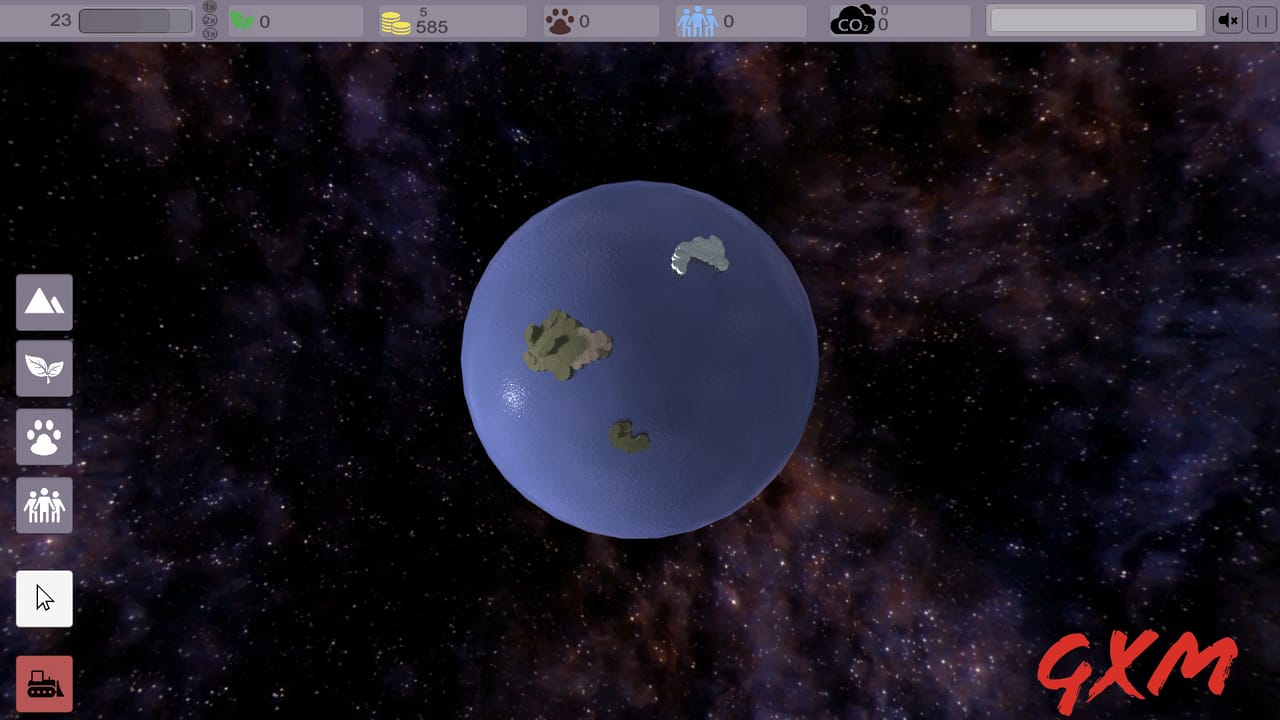Screen dimensions: 1280x720
Task: Open the population tool in sidebar
Action: tap(44, 505)
